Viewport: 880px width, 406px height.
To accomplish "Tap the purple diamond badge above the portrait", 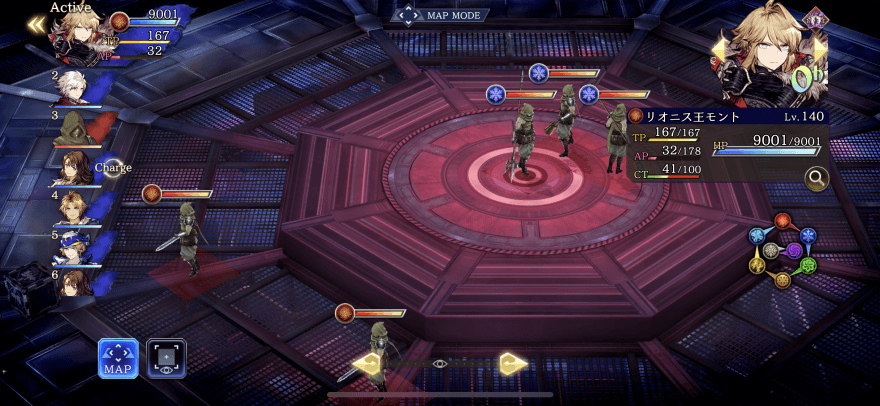I will point(815,17).
